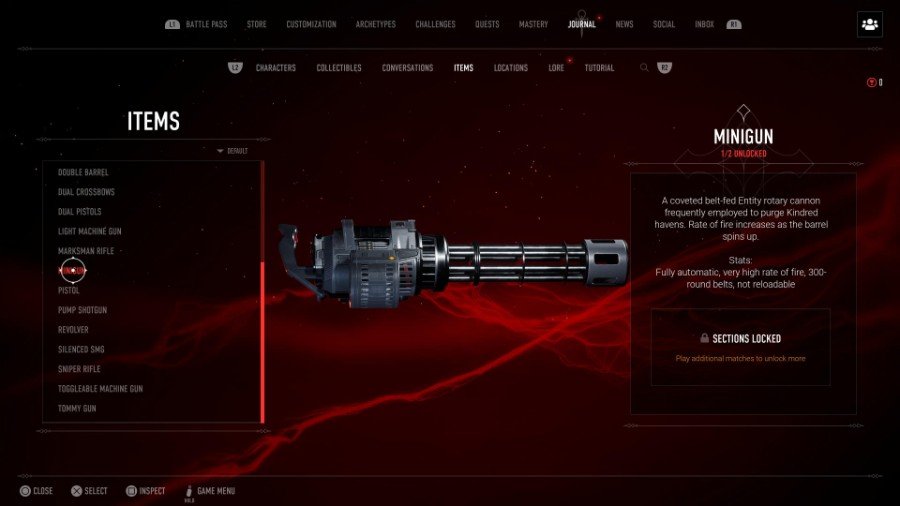This screenshot has height=506, width=900.
Task: Select the Characters journal category
Action: 276,68
